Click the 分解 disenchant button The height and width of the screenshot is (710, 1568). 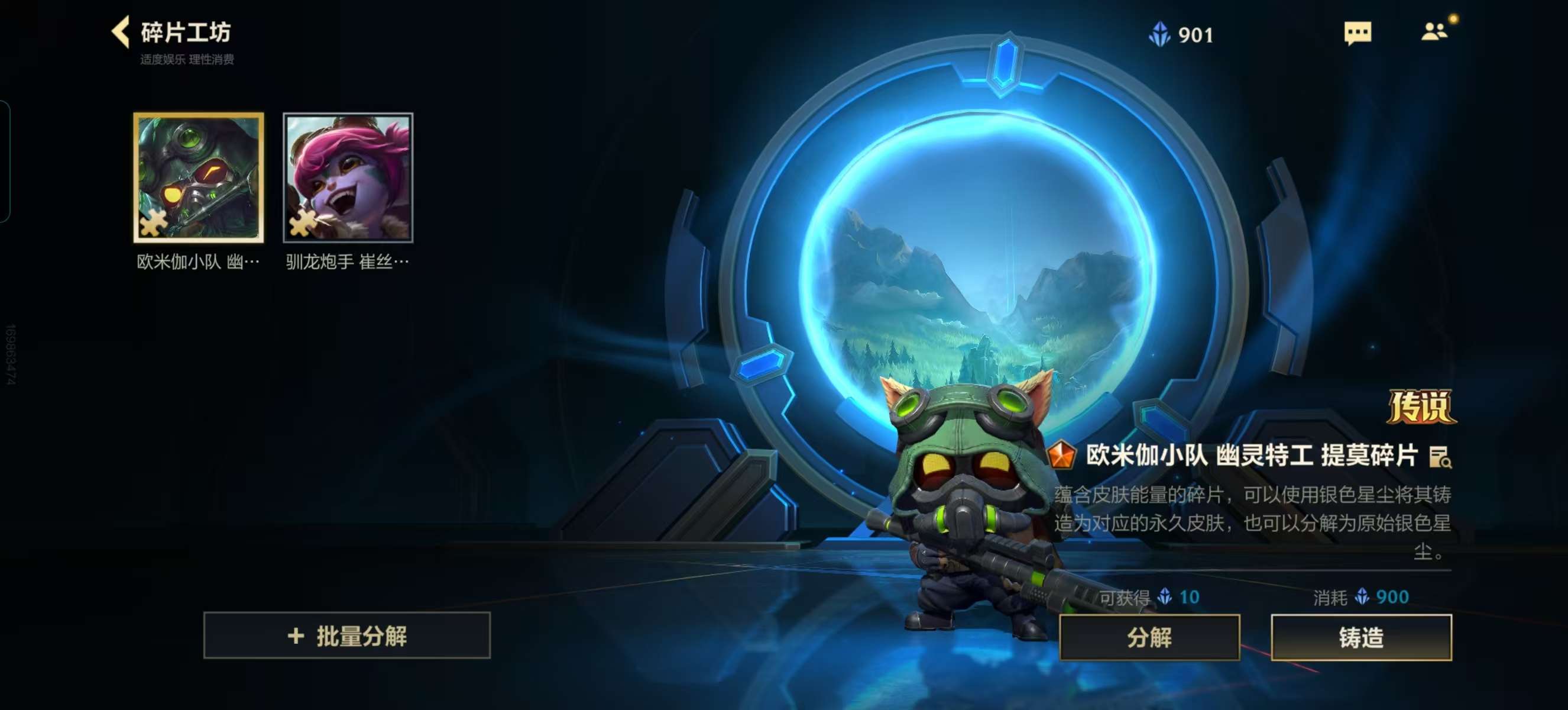(1149, 638)
